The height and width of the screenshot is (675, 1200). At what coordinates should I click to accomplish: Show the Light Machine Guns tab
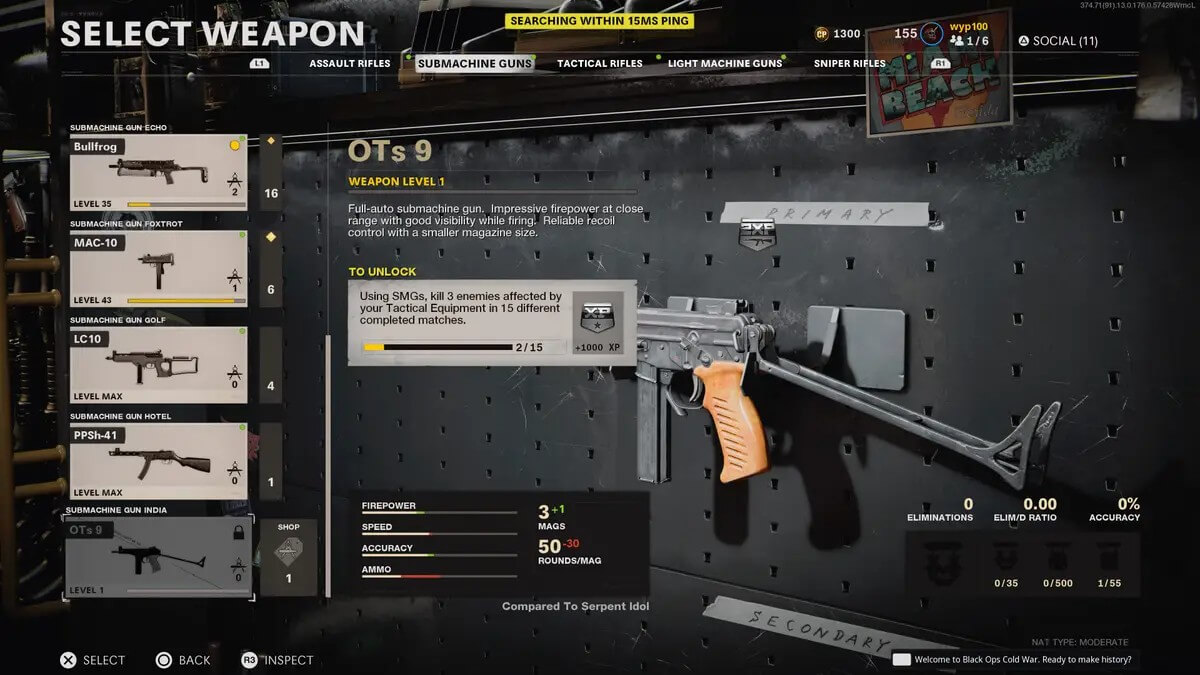coord(725,63)
